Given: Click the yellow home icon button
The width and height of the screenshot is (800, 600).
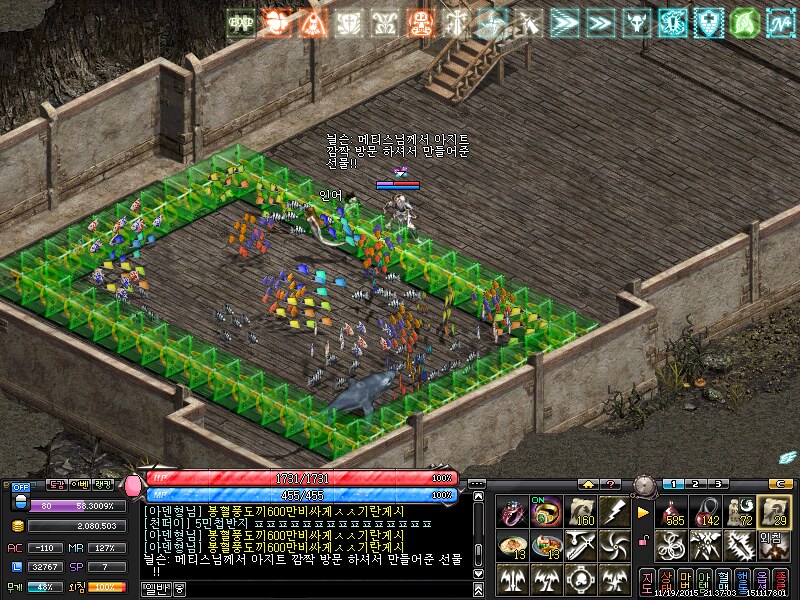Looking at the screenshot, I should tap(588, 484).
